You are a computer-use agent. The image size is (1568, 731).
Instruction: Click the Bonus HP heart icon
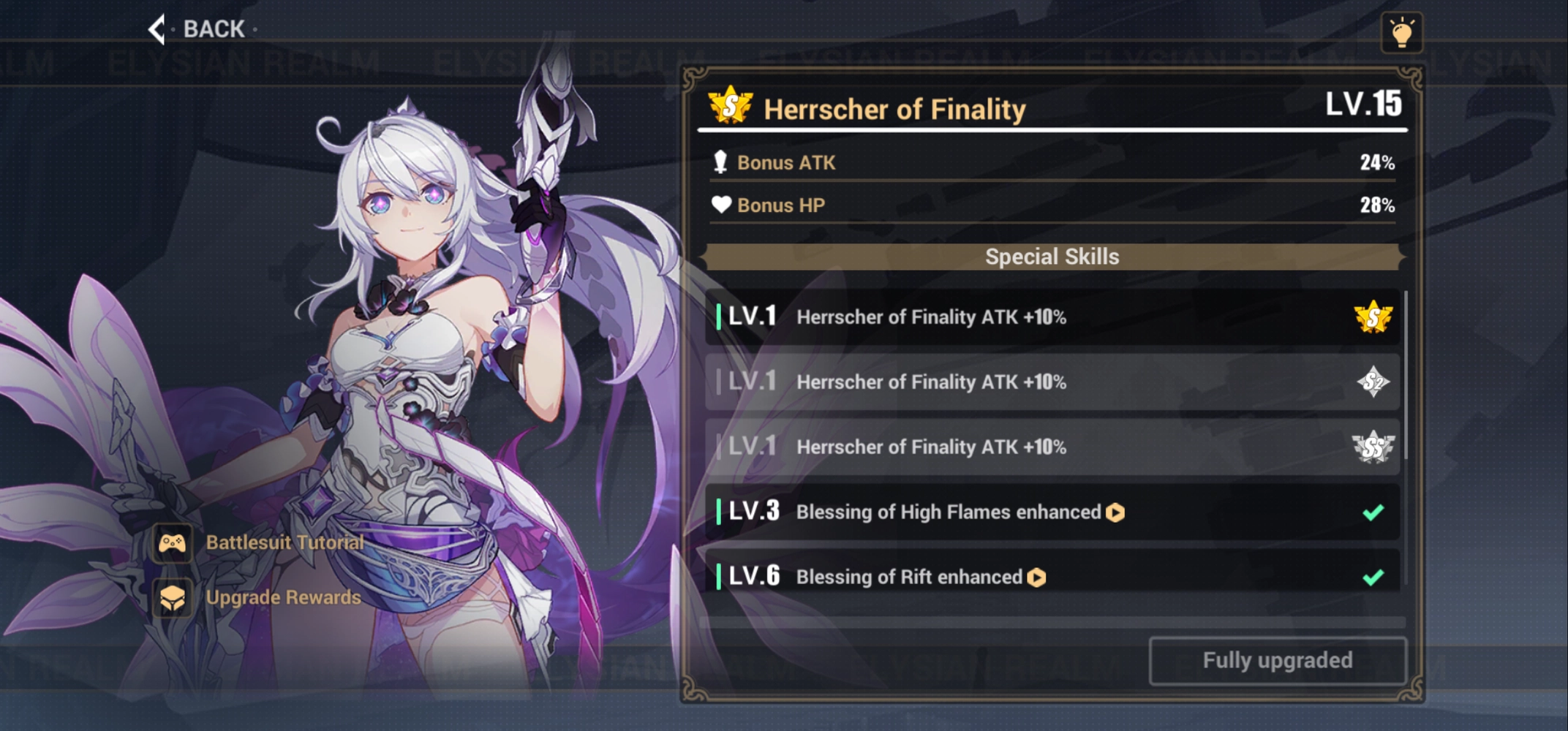pyautogui.click(x=720, y=205)
